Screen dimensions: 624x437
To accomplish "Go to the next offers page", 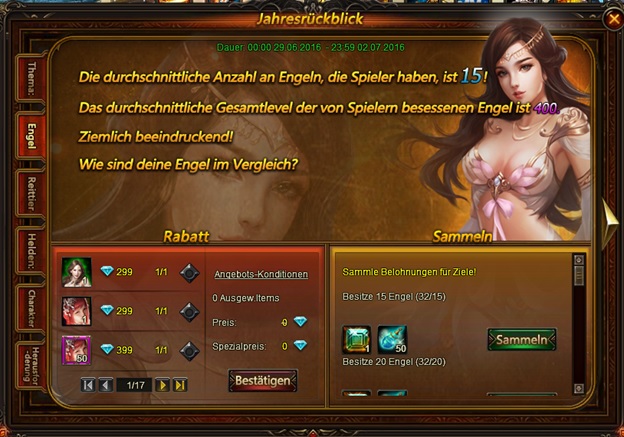I will click(x=162, y=385).
